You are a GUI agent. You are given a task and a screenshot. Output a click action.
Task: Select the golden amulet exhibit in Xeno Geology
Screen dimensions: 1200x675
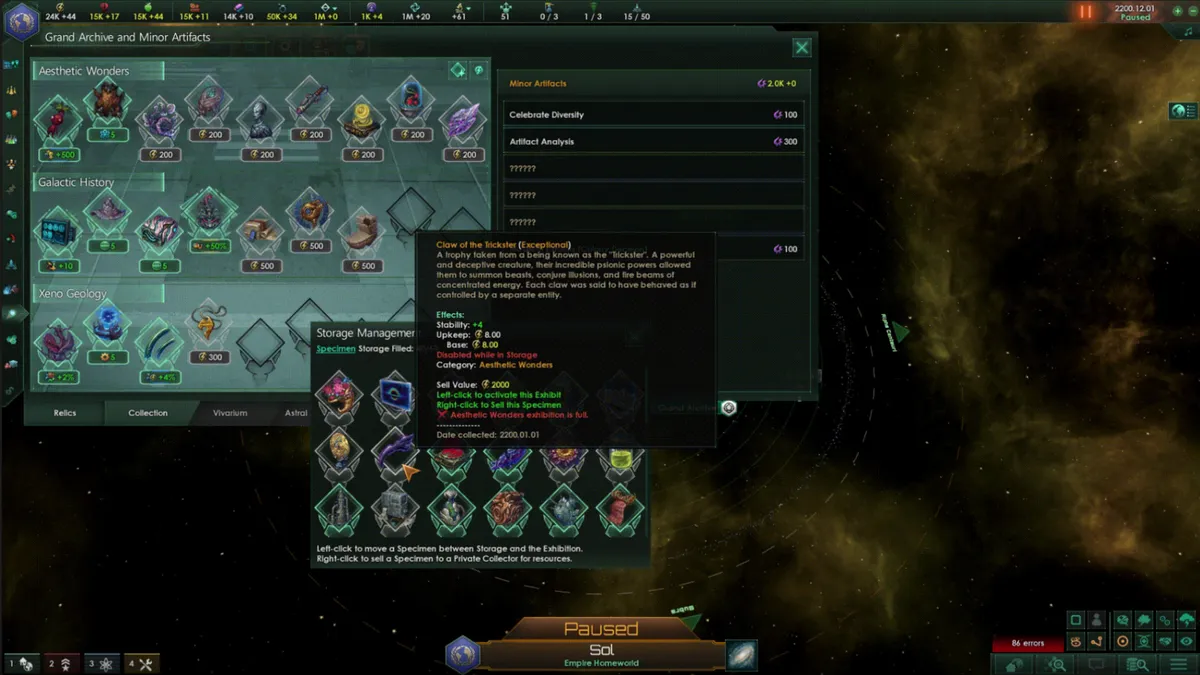209,325
